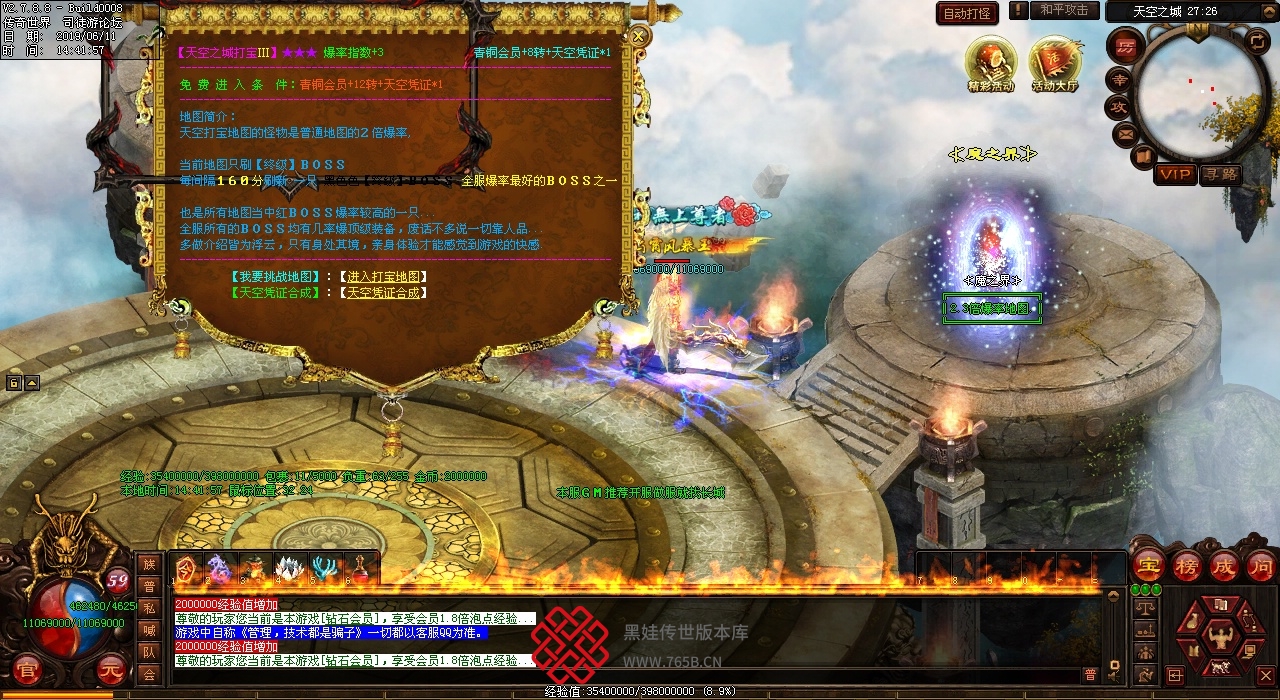Open the VIP panel
1280x700 pixels.
tap(1175, 175)
